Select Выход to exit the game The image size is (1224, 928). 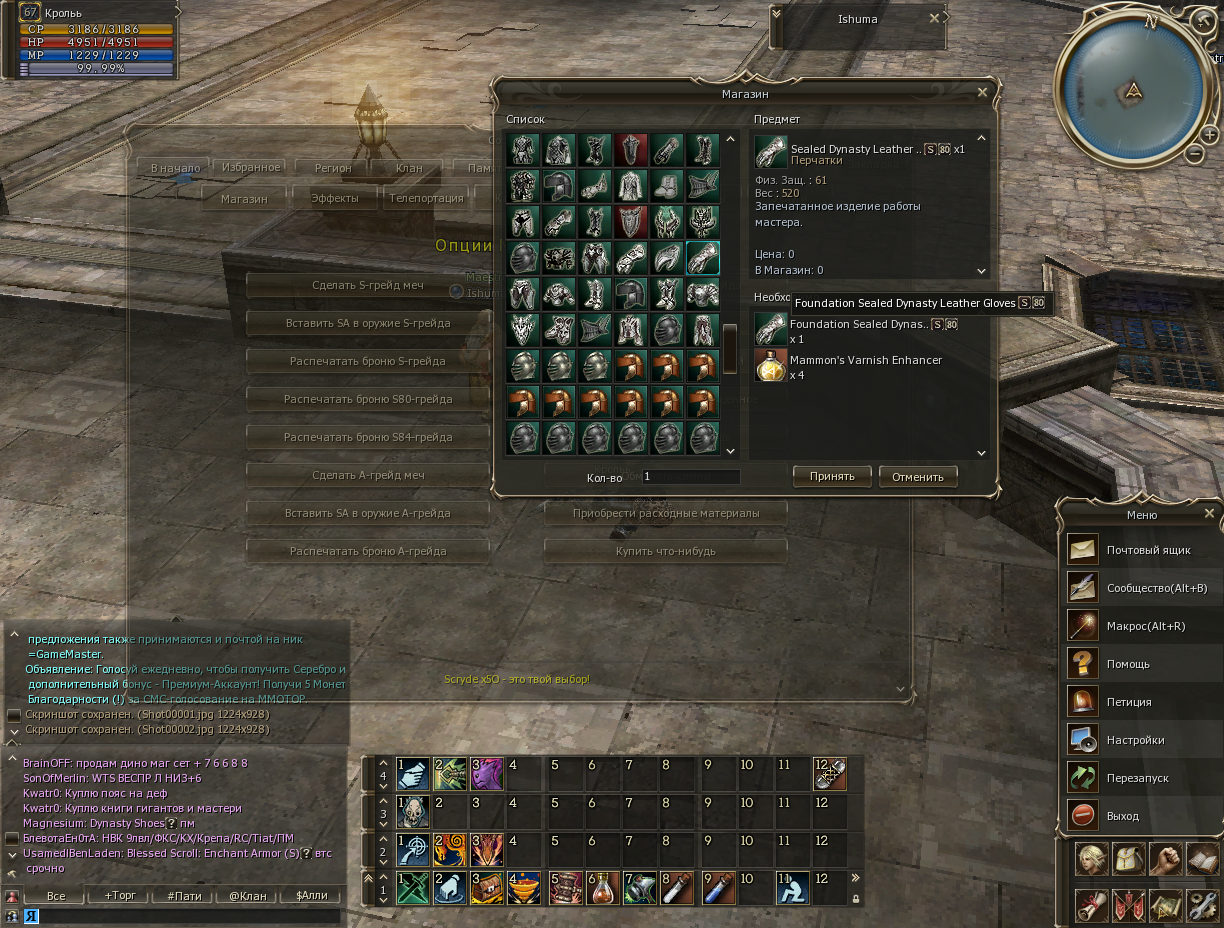1140,816
